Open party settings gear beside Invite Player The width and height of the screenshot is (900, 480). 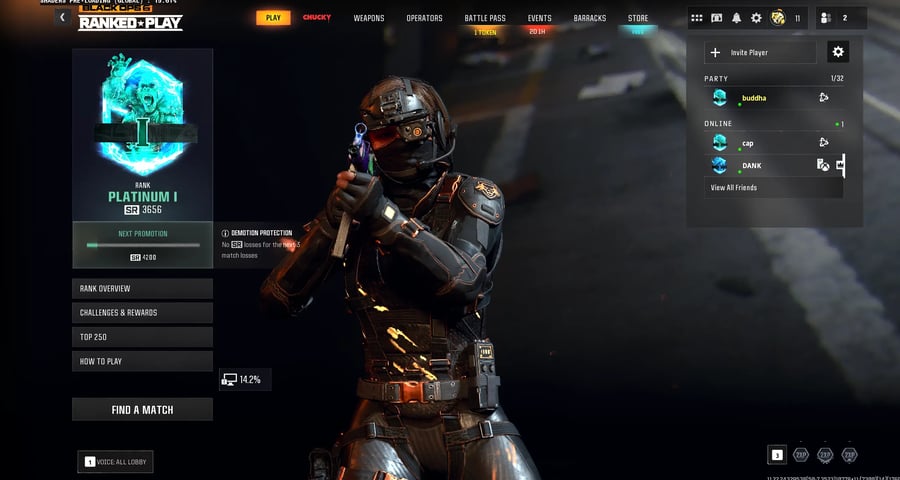click(838, 52)
